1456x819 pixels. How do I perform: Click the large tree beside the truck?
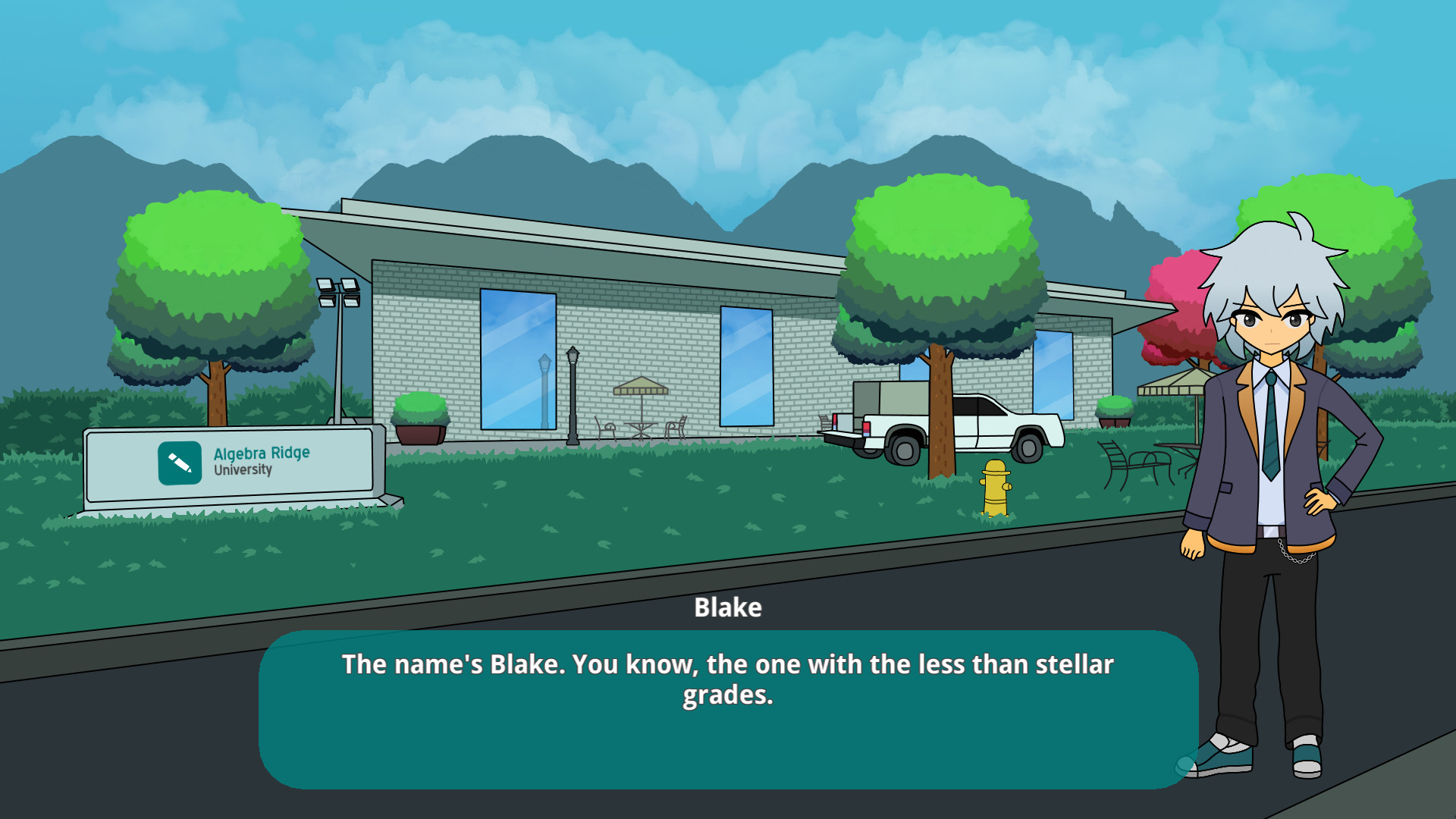940,258
